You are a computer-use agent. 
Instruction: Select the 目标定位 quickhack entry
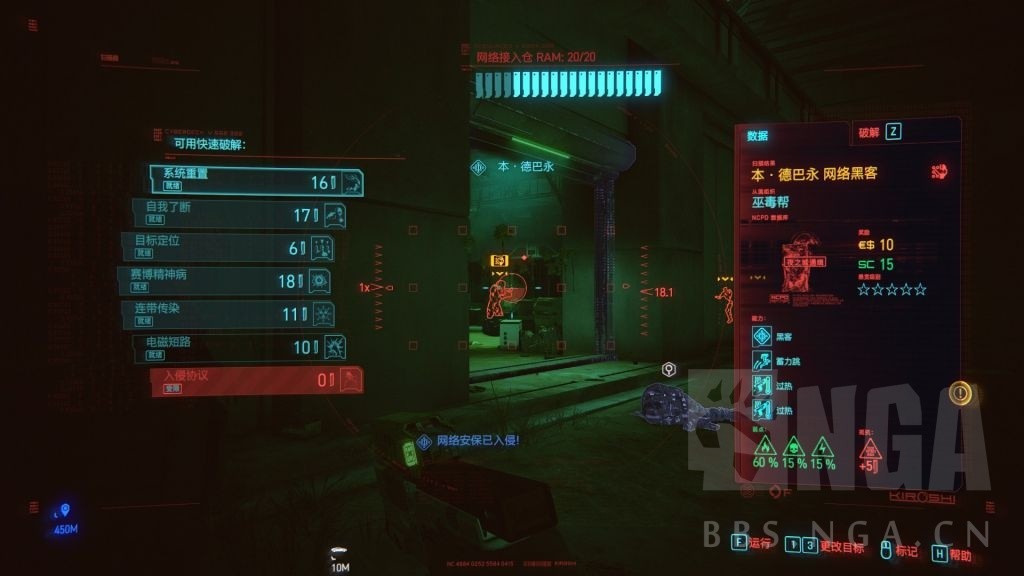pyautogui.click(x=228, y=247)
